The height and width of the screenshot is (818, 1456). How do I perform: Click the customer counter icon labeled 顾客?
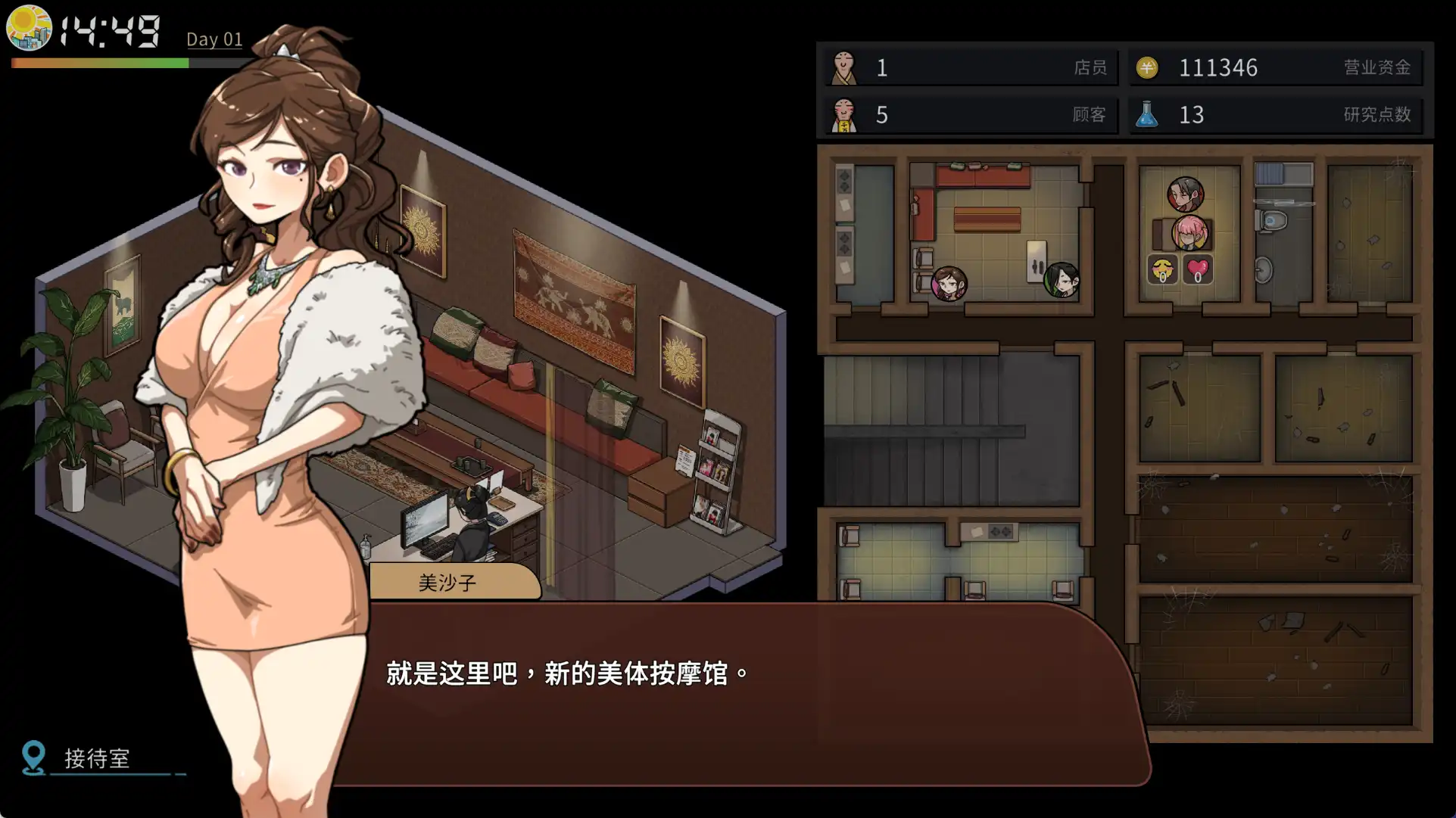point(846,115)
